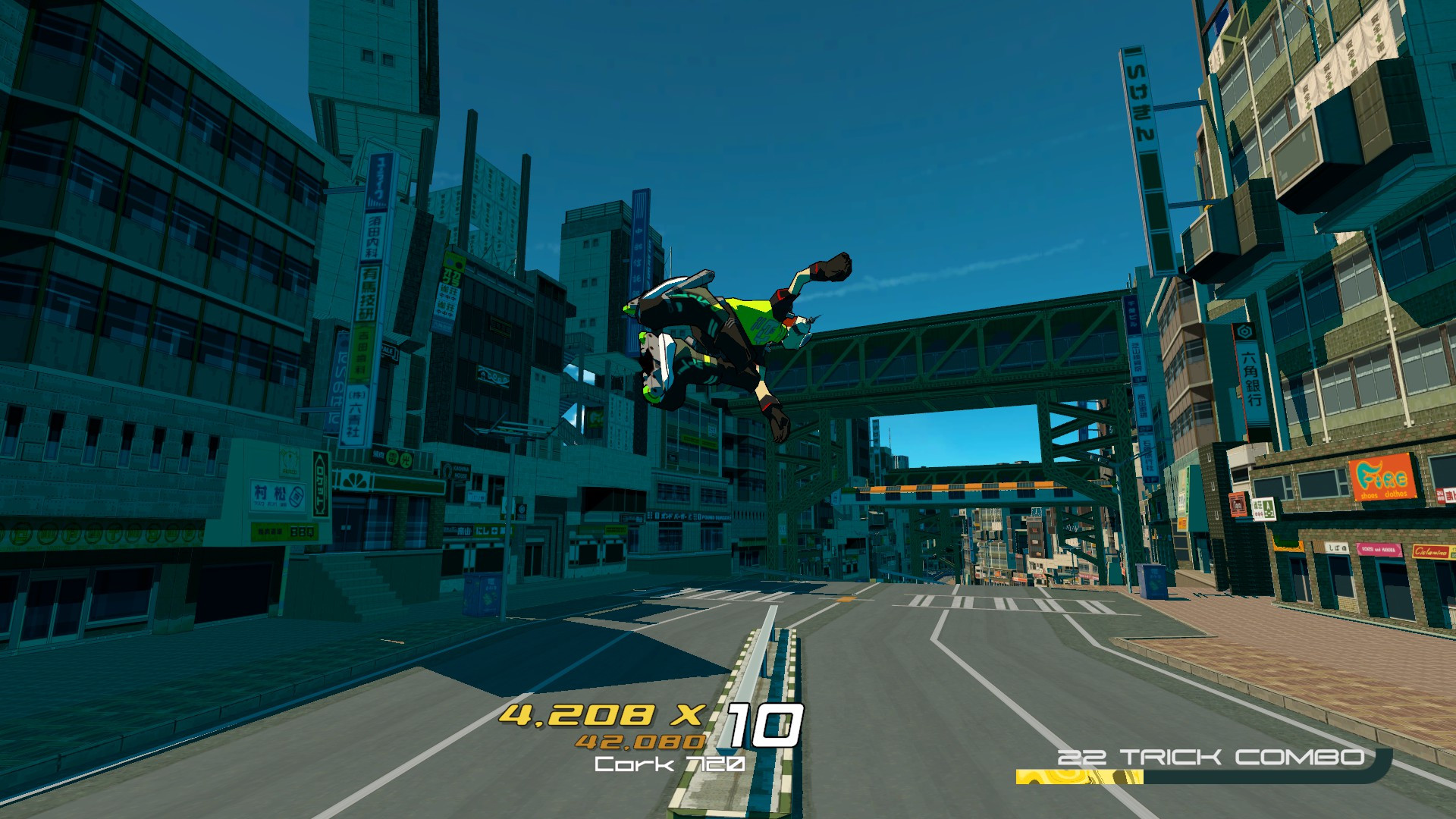The height and width of the screenshot is (819, 1456).
Task: Click the yellow 村松 shop sign on the left
Action: point(278,496)
